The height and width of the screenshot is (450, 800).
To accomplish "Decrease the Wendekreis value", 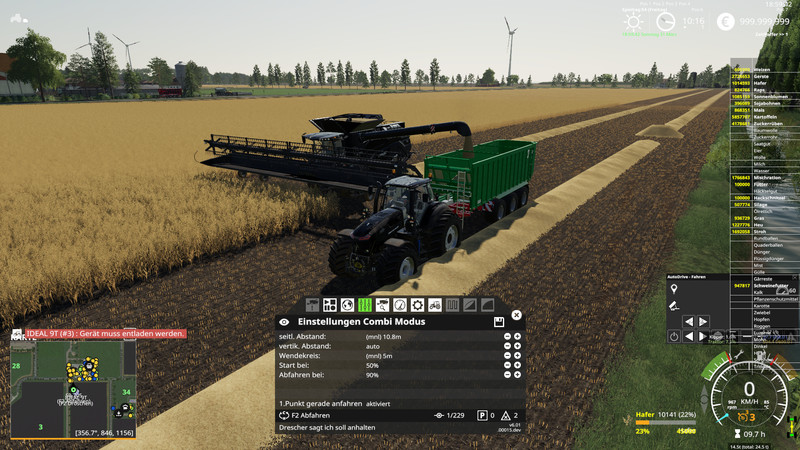I will coord(506,355).
